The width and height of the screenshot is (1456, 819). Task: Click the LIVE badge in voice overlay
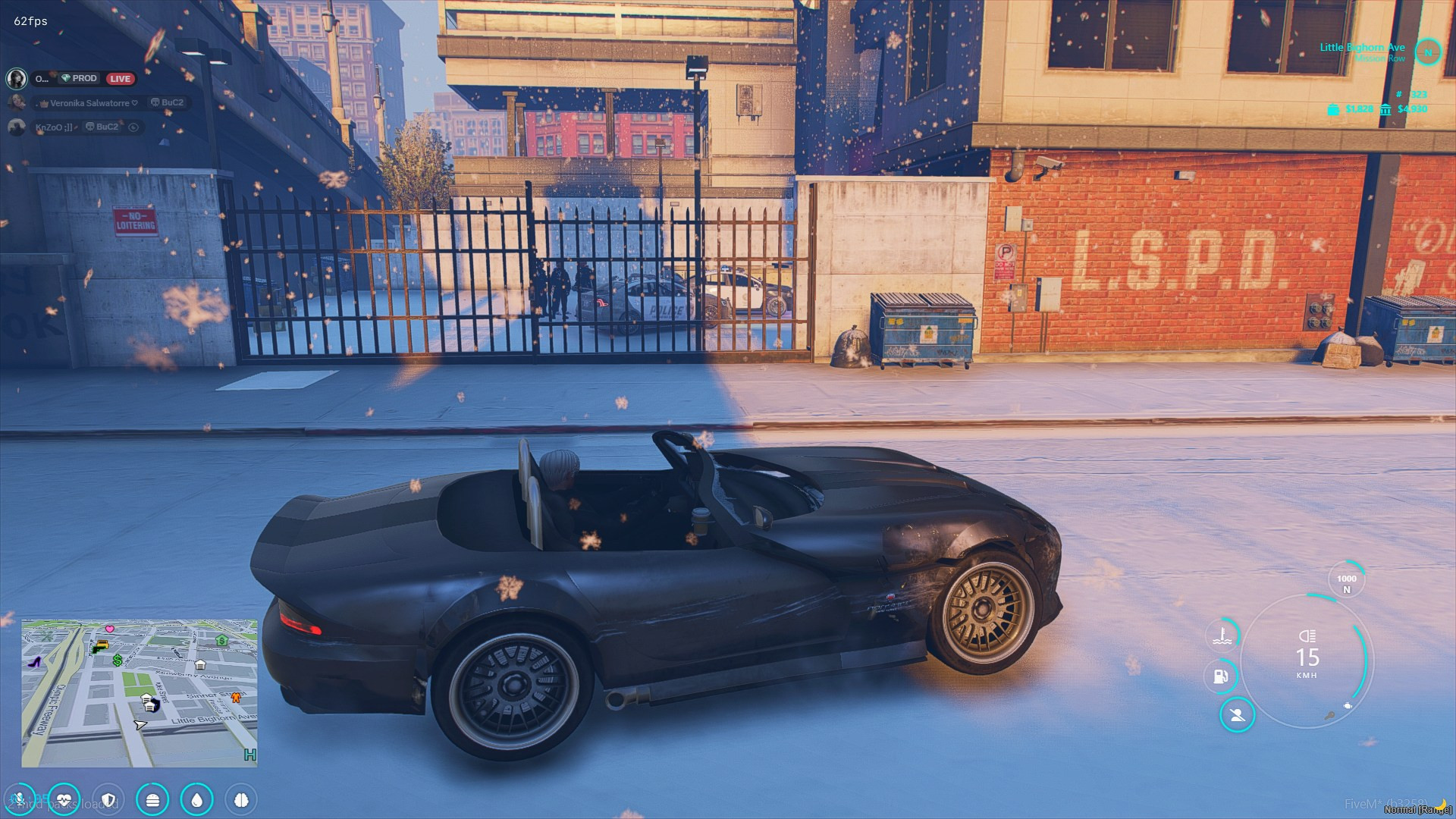[x=120, y=79]
